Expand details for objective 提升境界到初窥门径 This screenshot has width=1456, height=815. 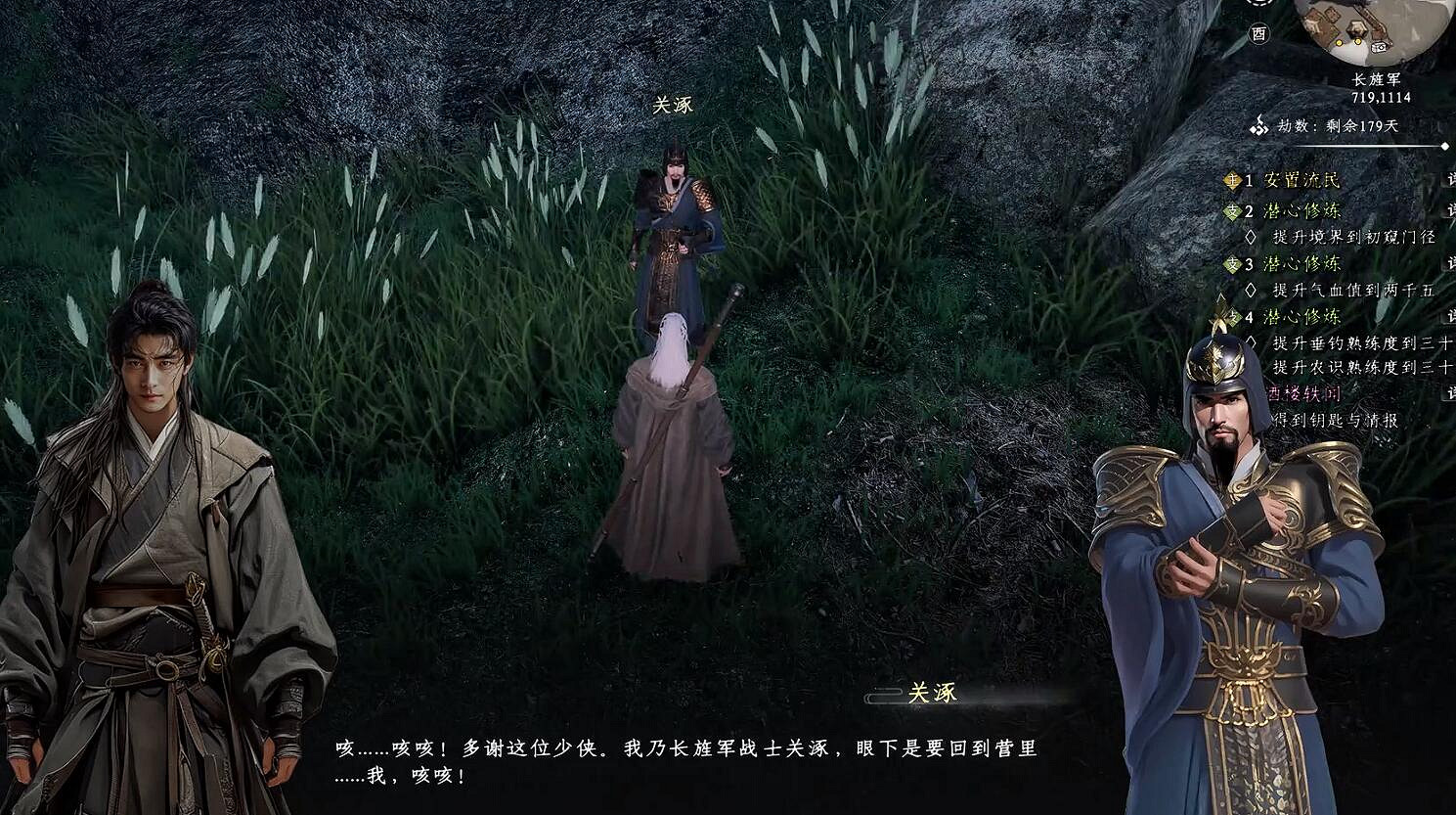[x=1353, y=236]
